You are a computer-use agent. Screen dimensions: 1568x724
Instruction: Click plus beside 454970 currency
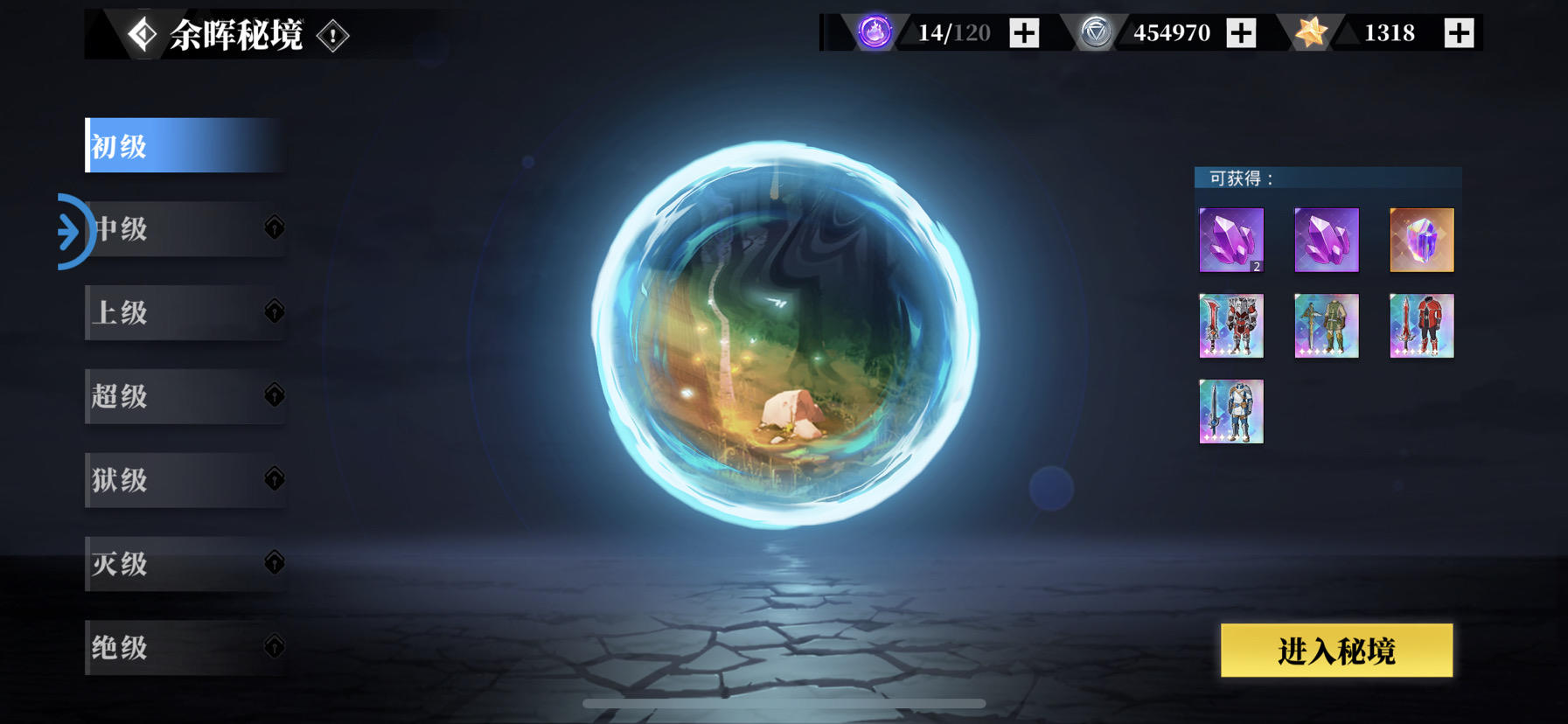[1240, 33]
